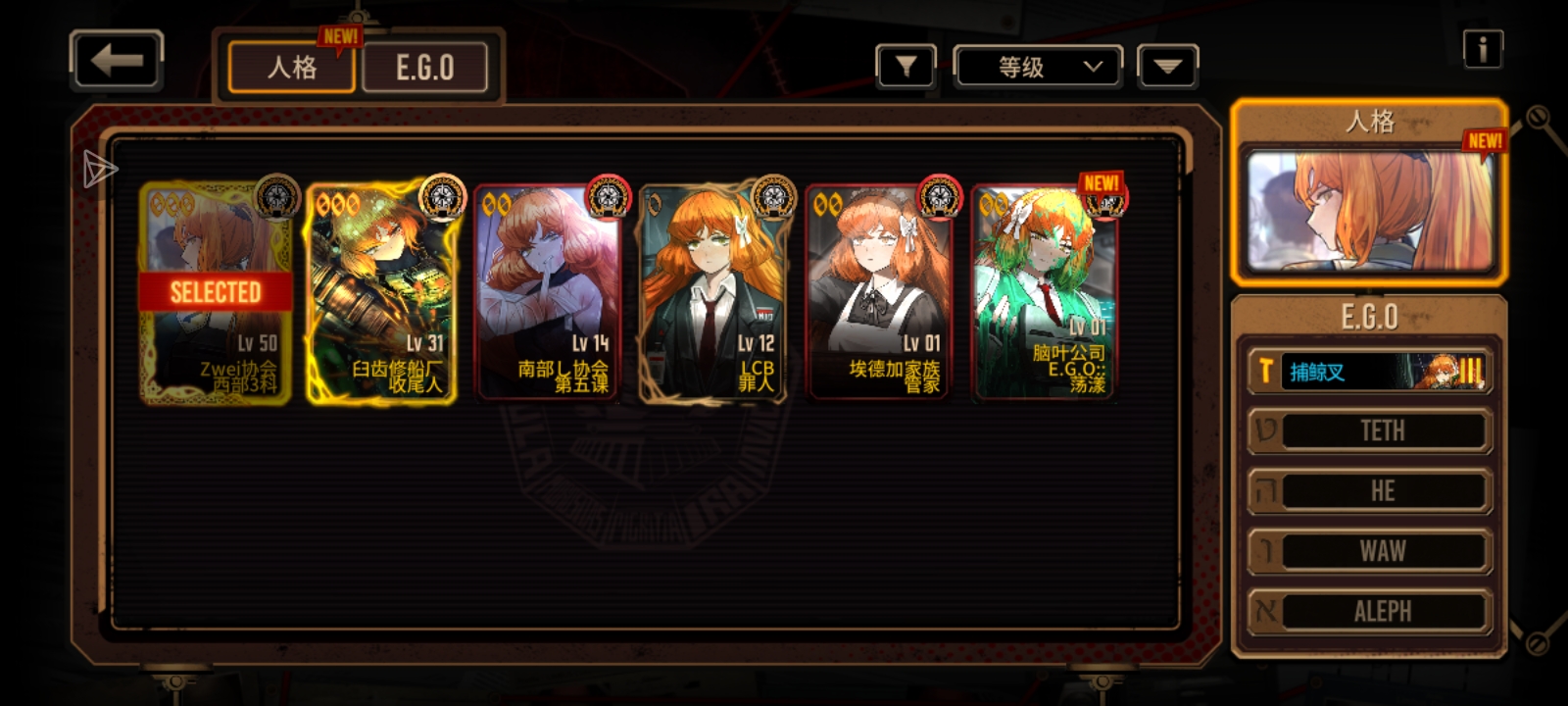Open the funnel filter button

[x=906, y=67]
